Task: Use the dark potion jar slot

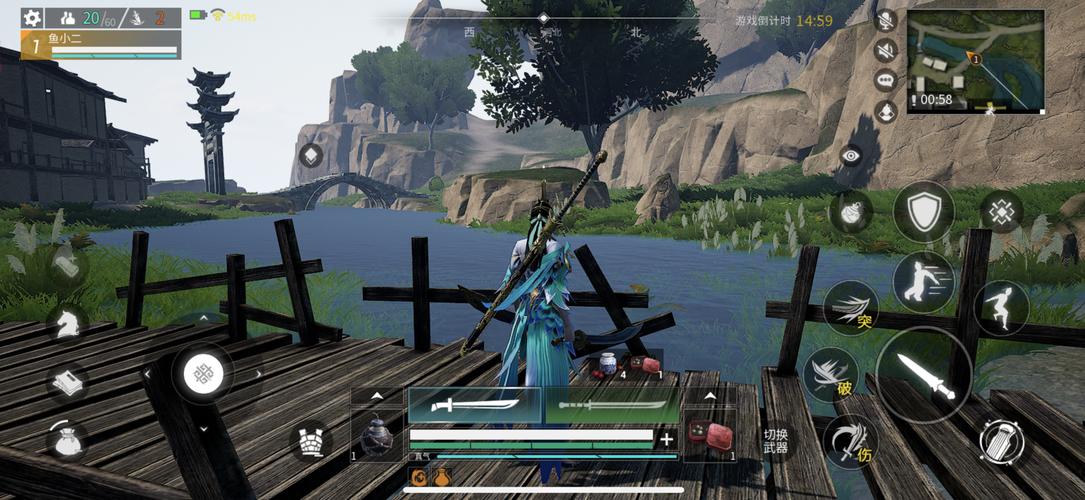Action: (376, 437)
